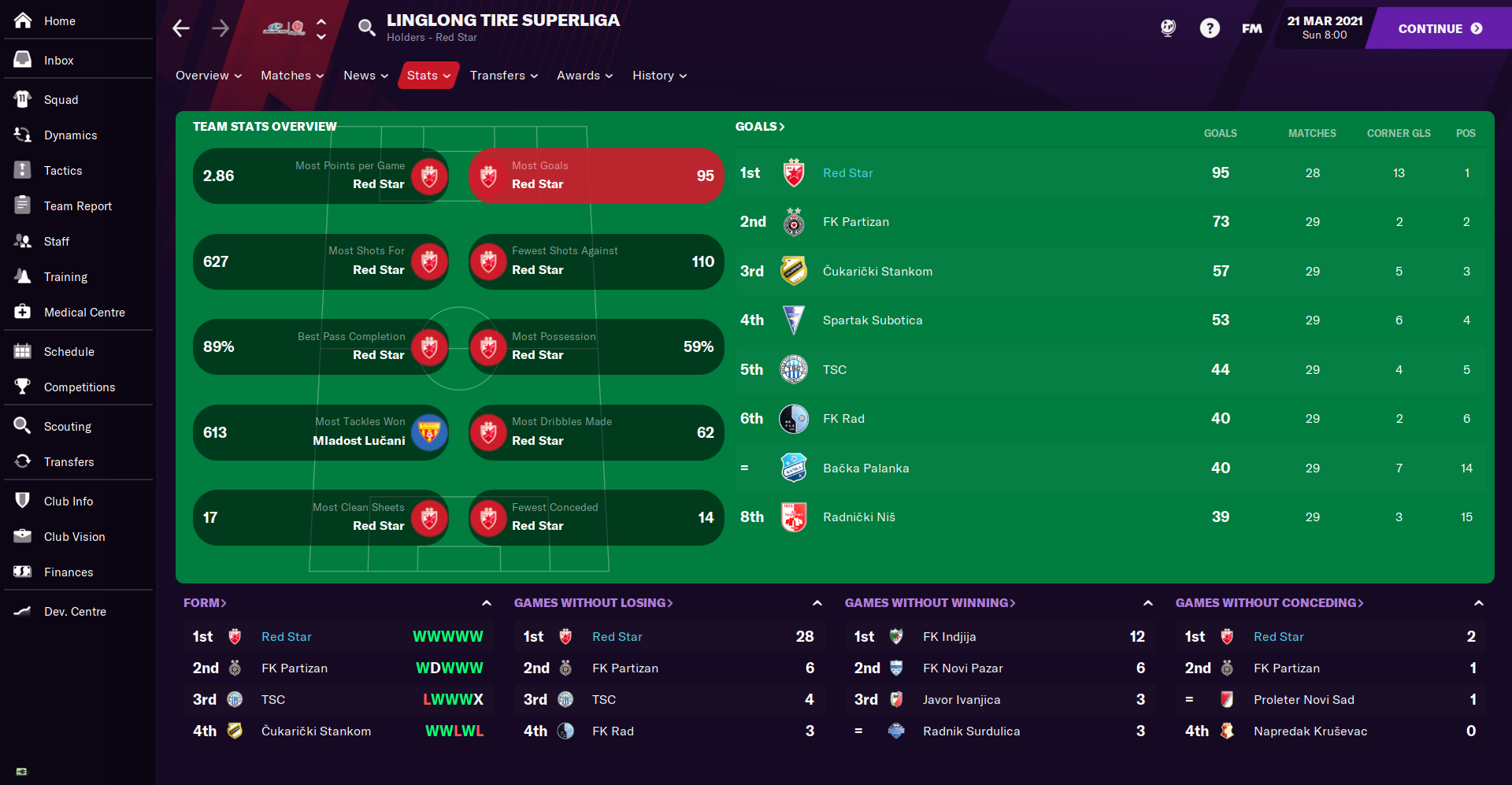Select FK Partizan in goals table
This screenshot has height=785, width=1512.
click(x=855, y=222)
